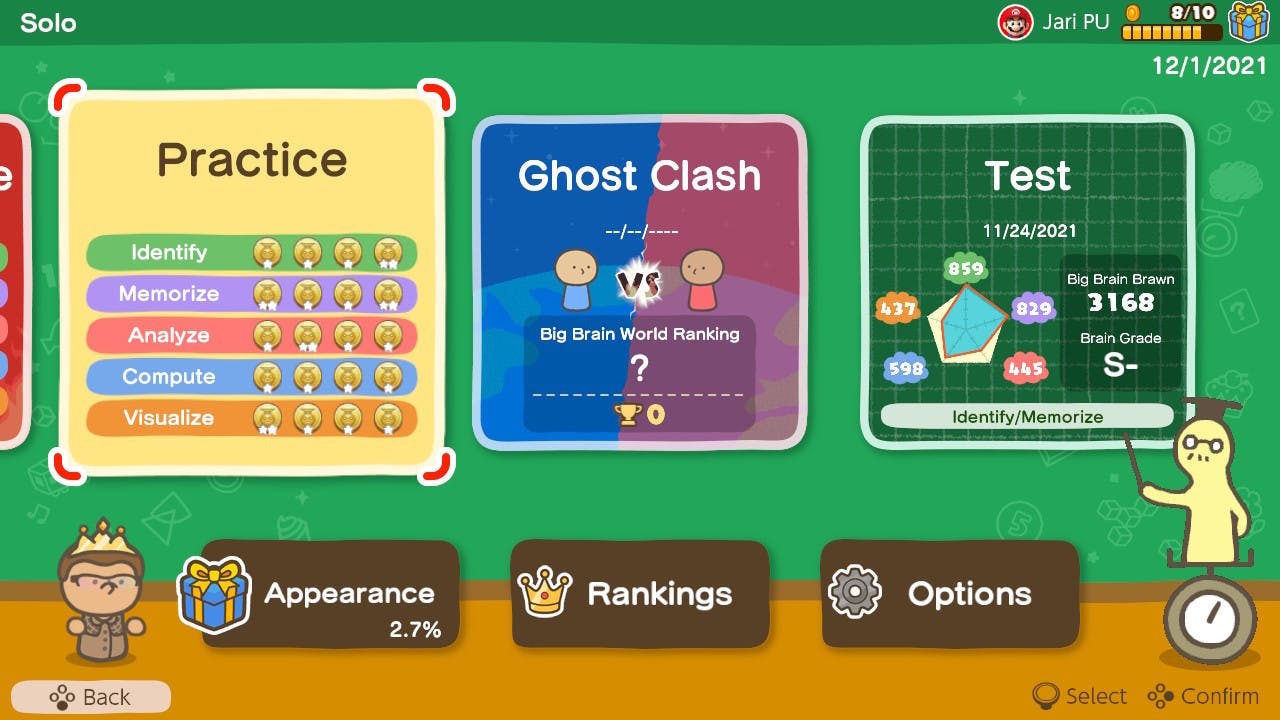1280x720 pixels.
Task: Switch to the Ghost Clash card
Action: pos(640,280)
